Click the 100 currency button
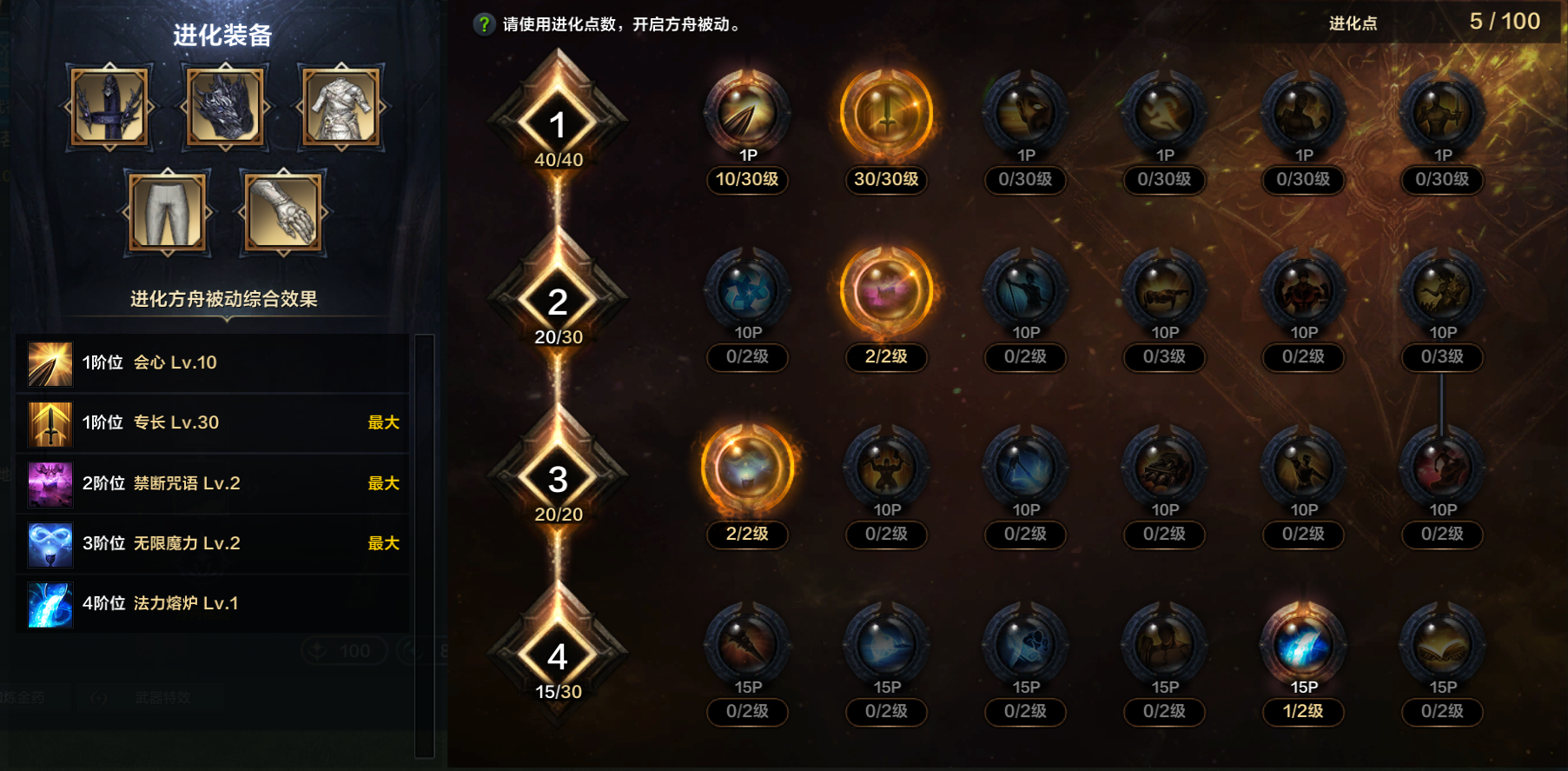The image size is (1568, 771). [343, 650]
